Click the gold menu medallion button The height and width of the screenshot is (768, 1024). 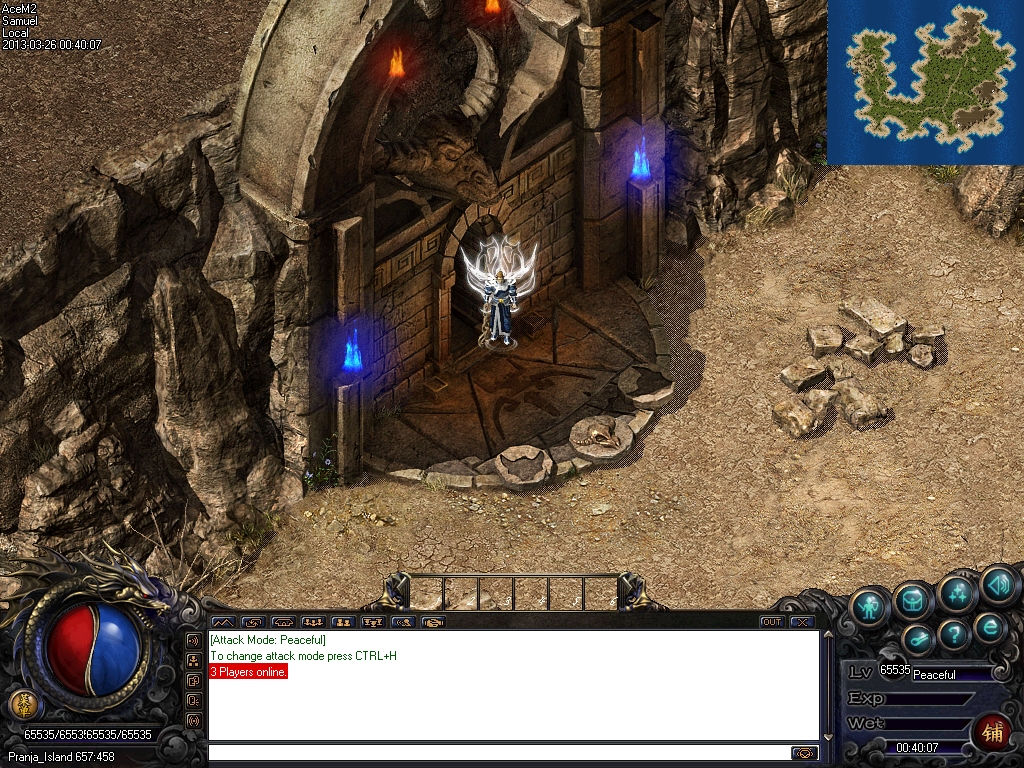point(23,704)
